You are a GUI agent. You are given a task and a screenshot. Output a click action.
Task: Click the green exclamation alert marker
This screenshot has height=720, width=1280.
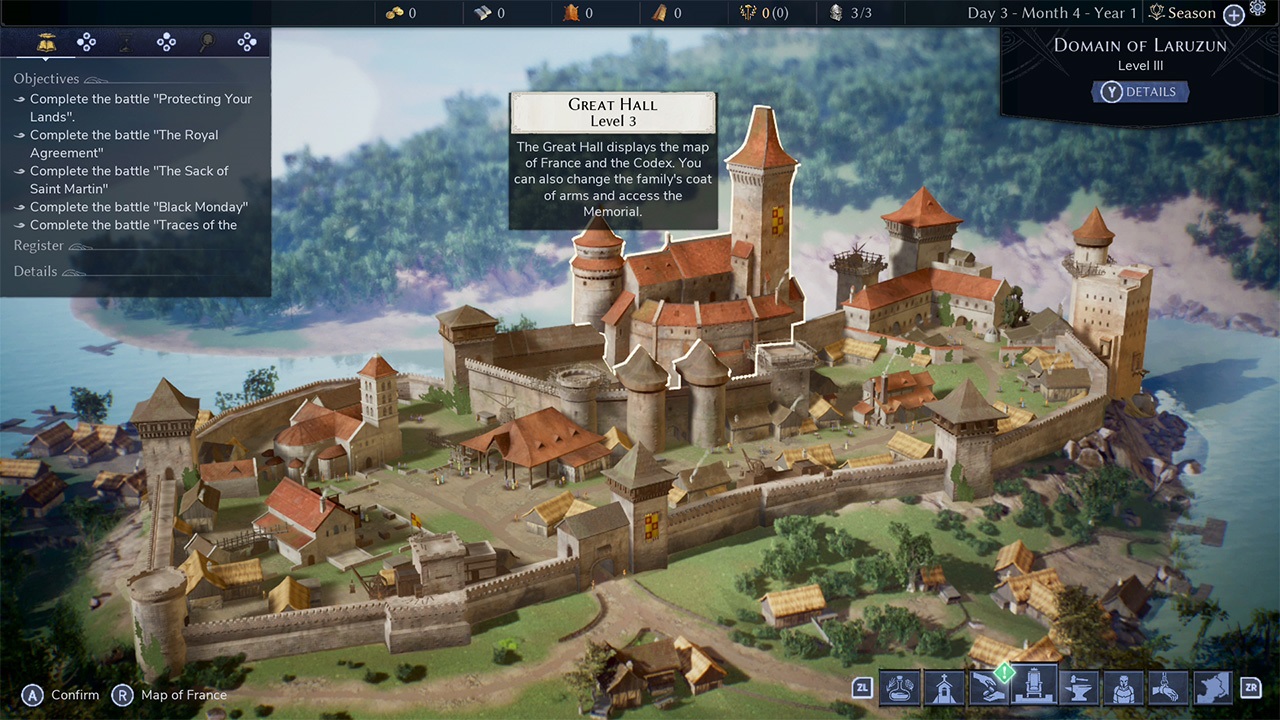[1003, 671]
